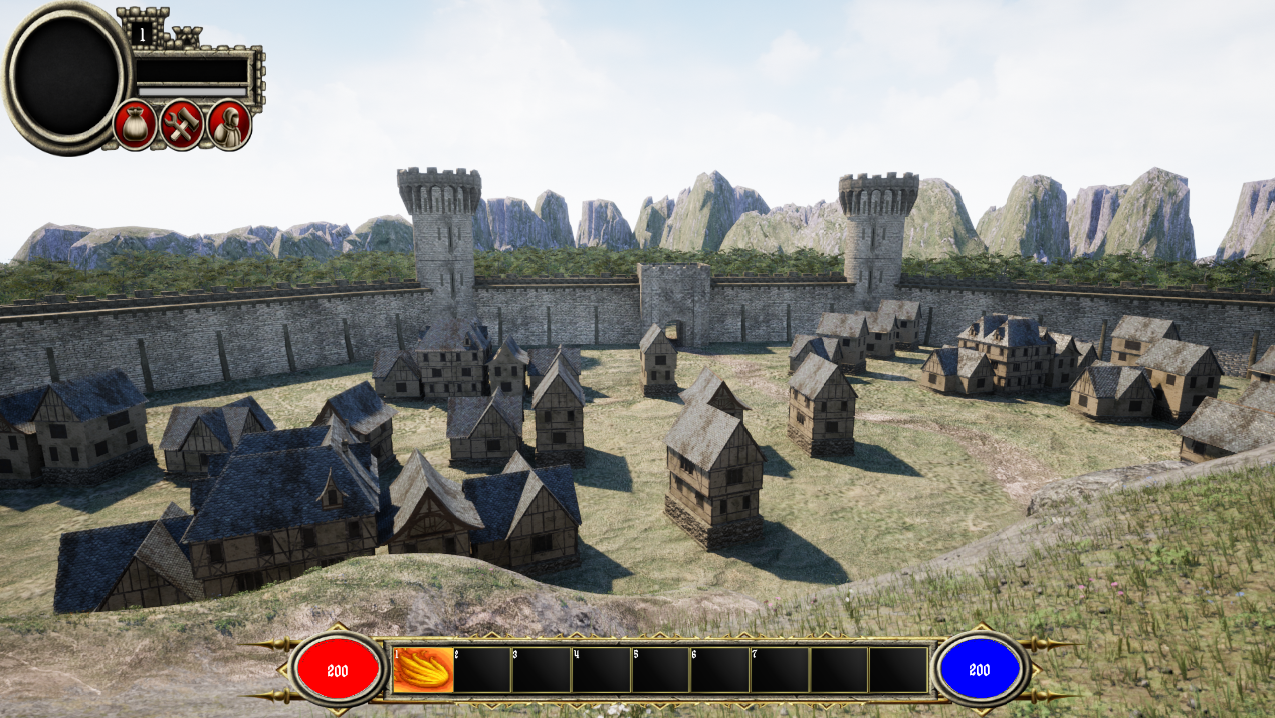Select the empty hotbar slot numbered 7
1275x718 pixels.
pyautogui.click(x=779, y=669)
